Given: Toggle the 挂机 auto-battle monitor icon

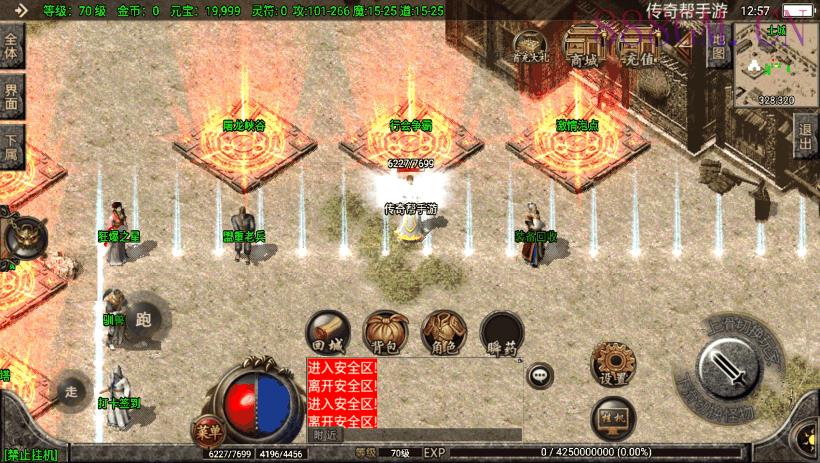Looking at the screenshot, I should tap(611, 416).
